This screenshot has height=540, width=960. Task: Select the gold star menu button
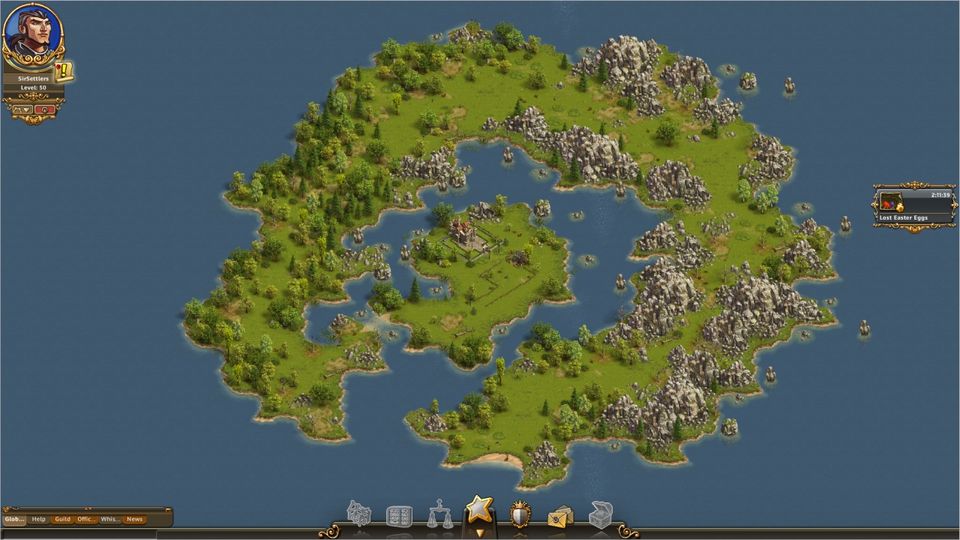pyautogui.click(x=480, y=511)
